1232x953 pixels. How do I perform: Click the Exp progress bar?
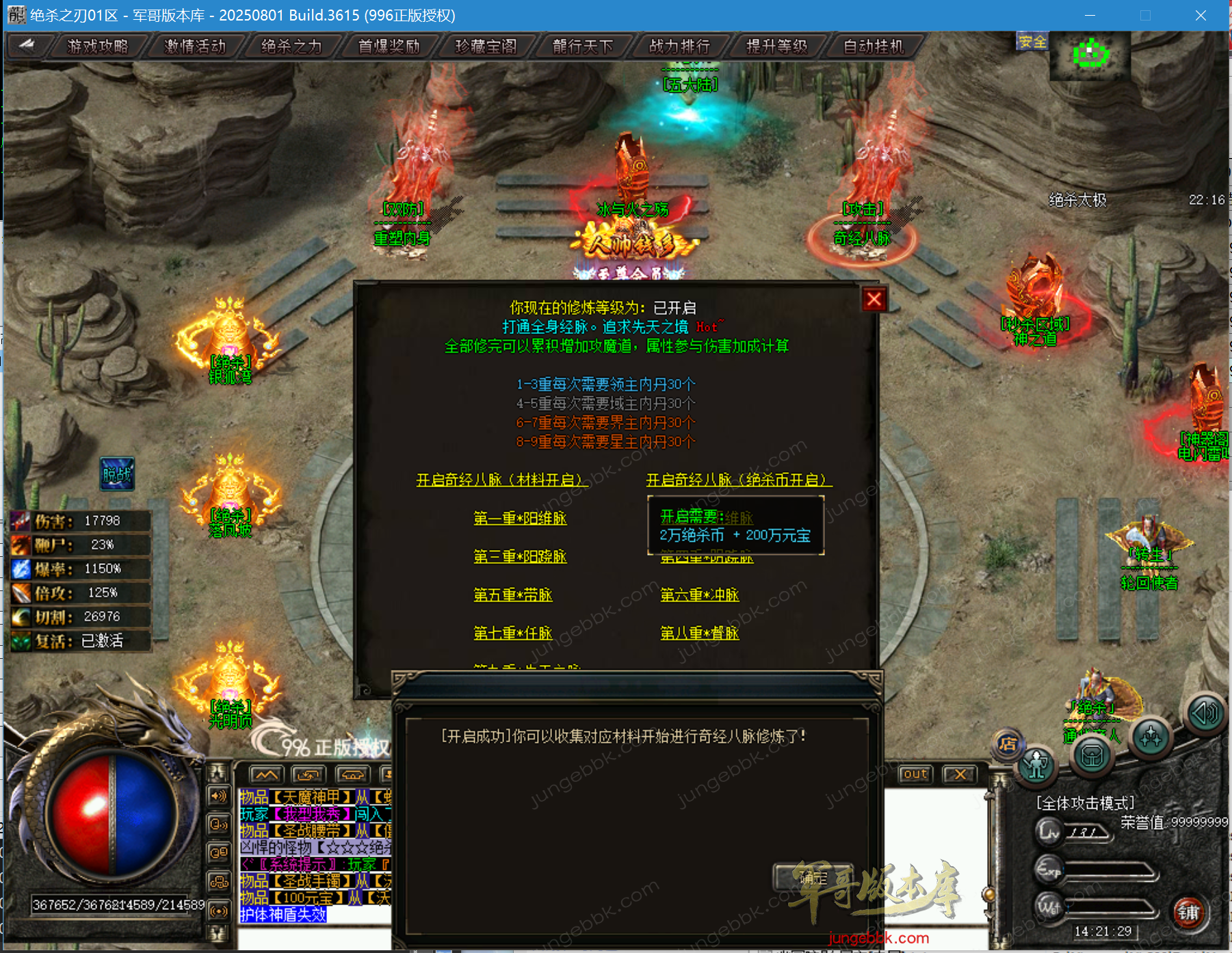(x=1110, y=870)
